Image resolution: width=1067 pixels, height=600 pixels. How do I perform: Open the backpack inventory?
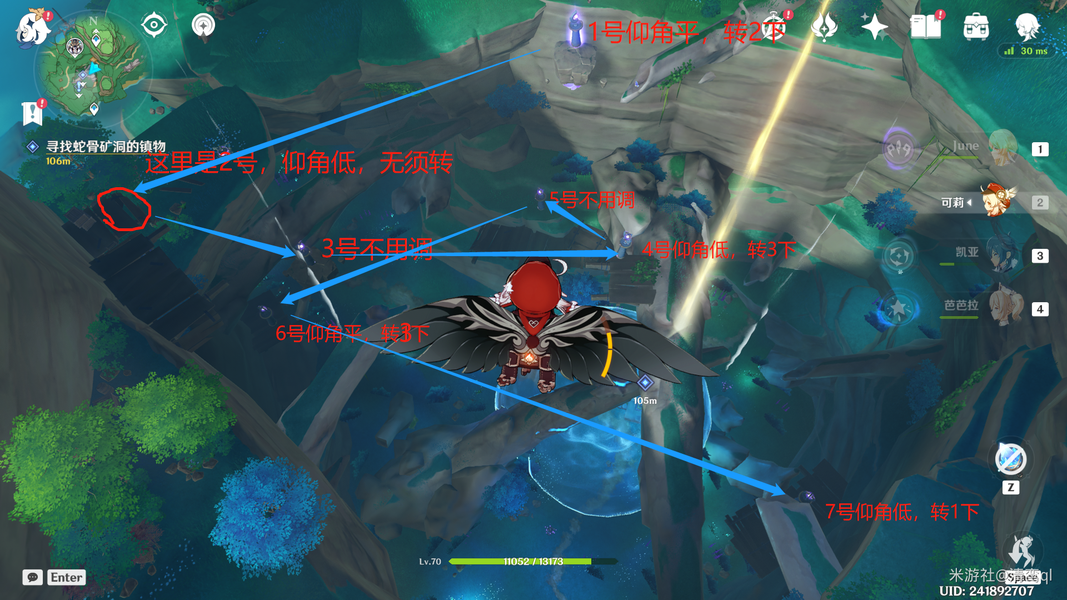pyautogui.click(x=975, y=27)
